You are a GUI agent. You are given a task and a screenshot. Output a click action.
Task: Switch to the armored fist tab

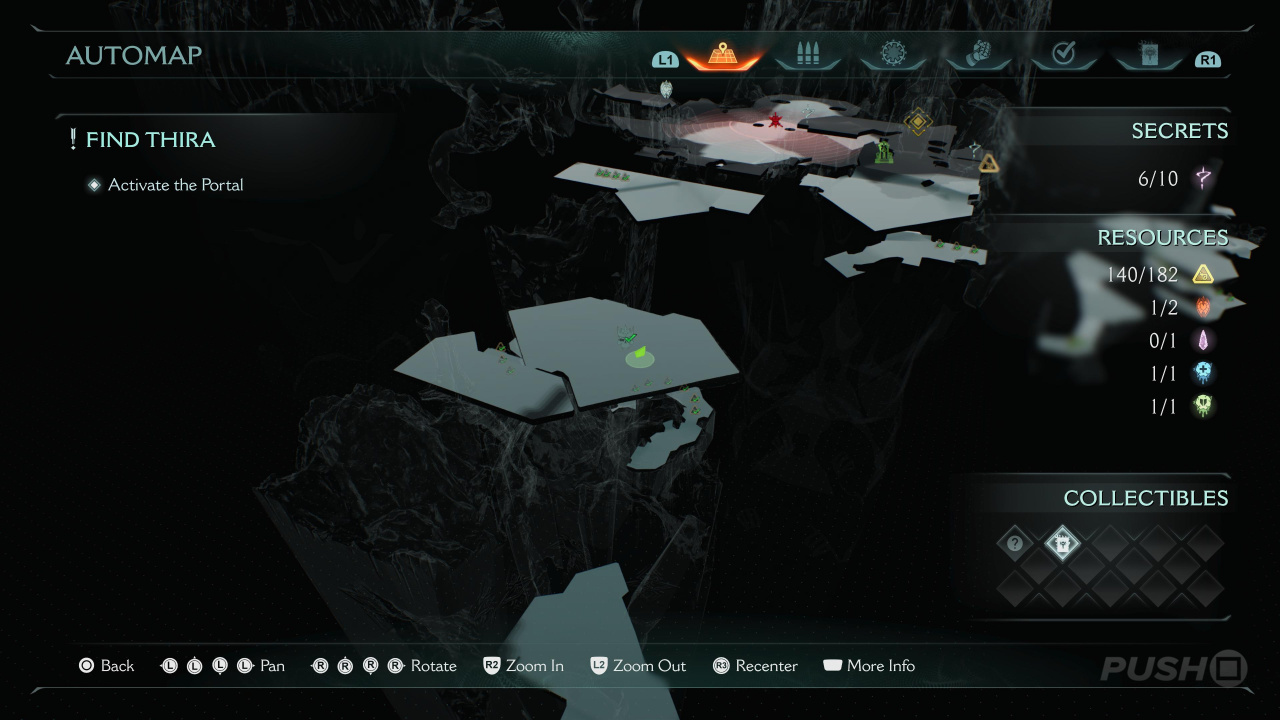tap(978, 55)
